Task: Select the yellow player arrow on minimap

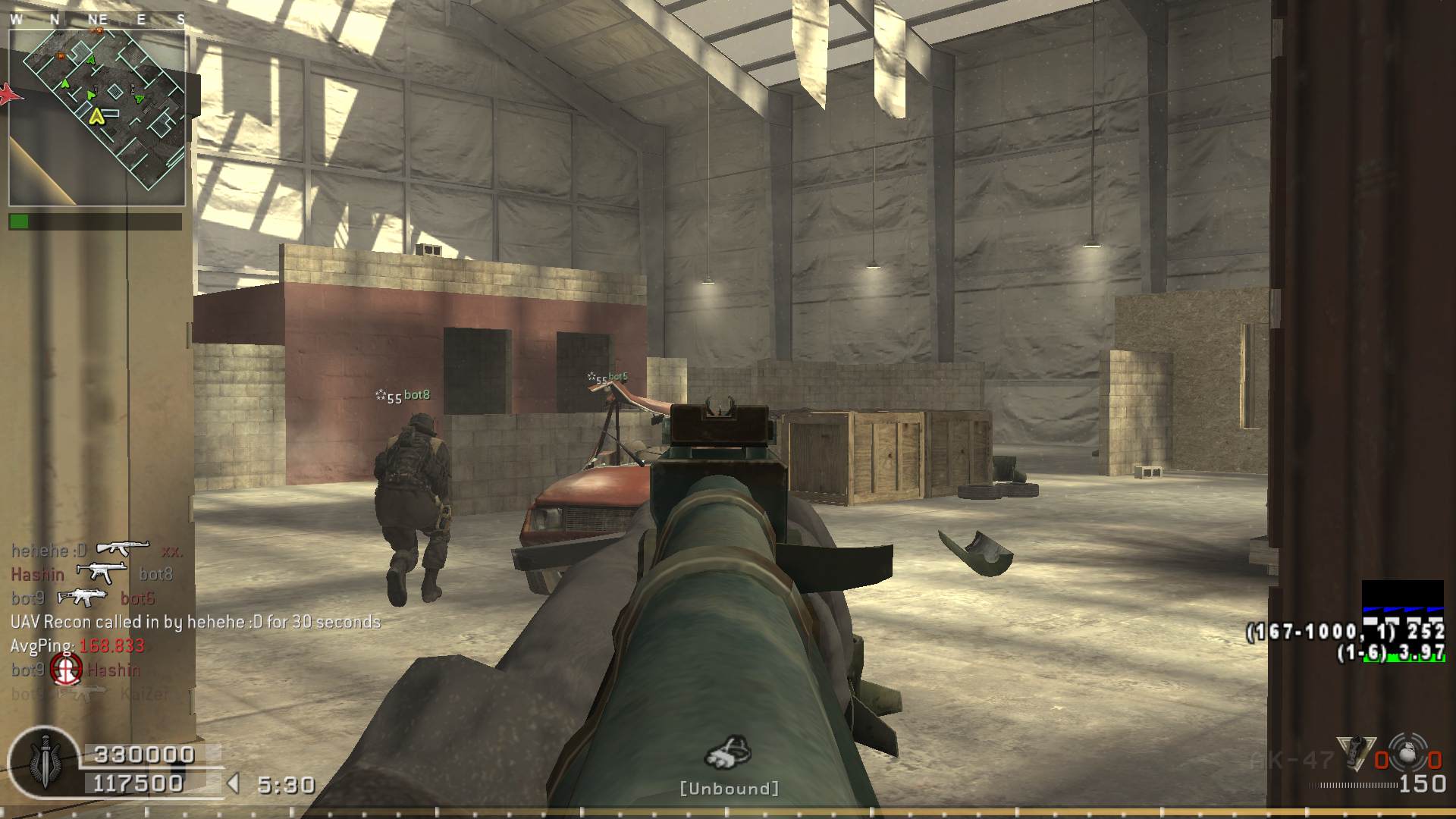Action: point(96,116)
